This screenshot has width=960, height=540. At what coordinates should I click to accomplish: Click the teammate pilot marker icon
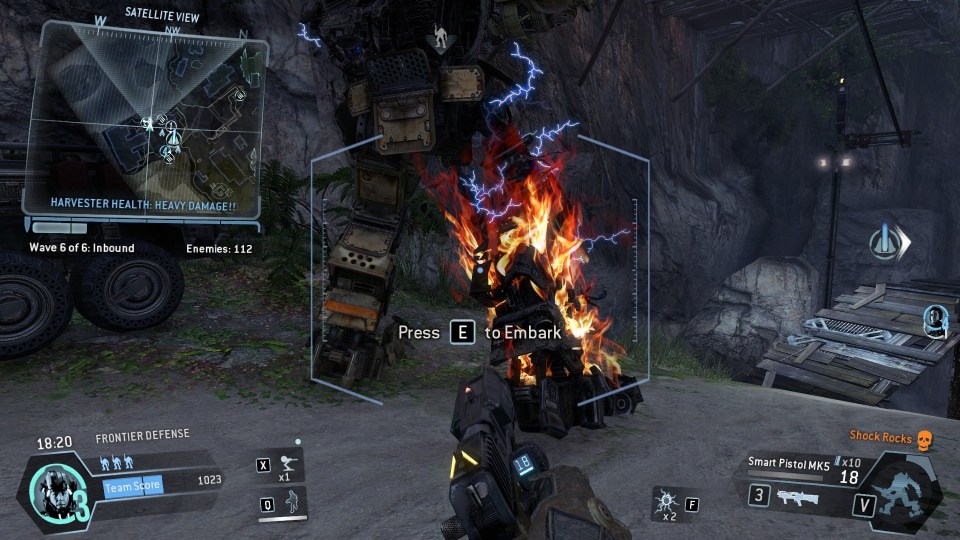point(935,321)
